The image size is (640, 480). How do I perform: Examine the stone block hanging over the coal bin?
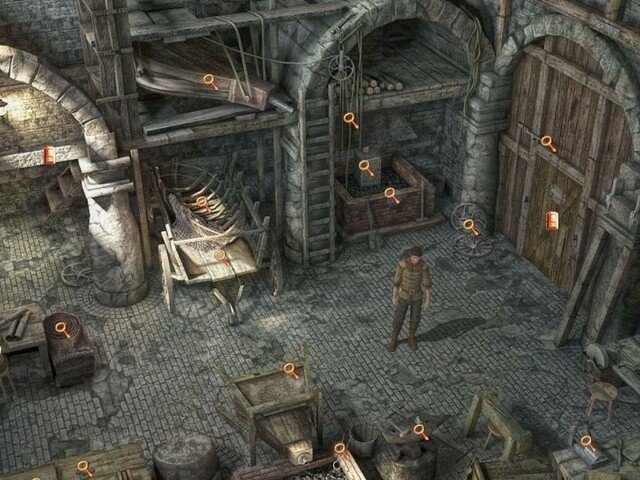367,166
